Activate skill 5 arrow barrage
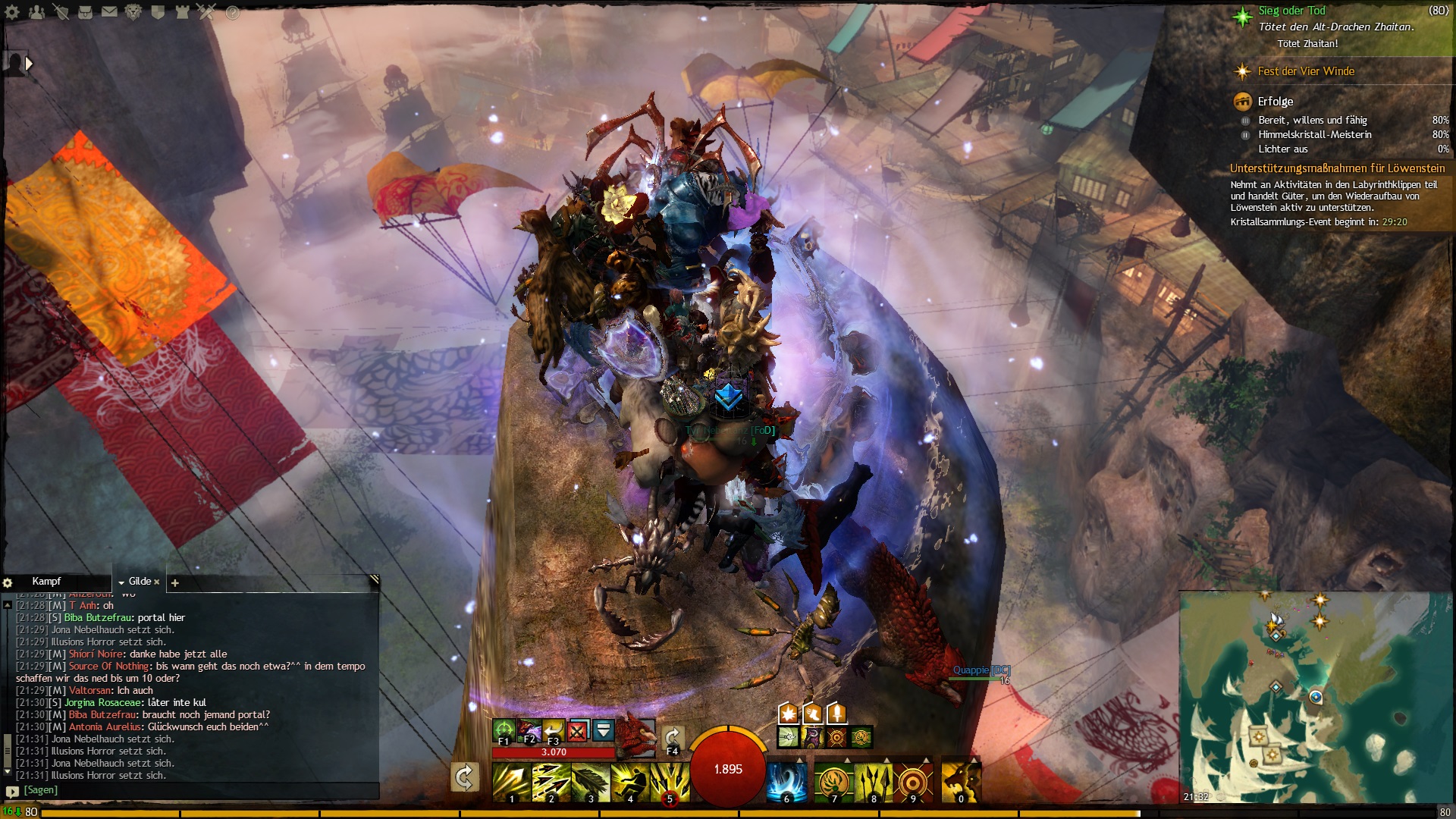The image size is (1456, 819). 669,783
